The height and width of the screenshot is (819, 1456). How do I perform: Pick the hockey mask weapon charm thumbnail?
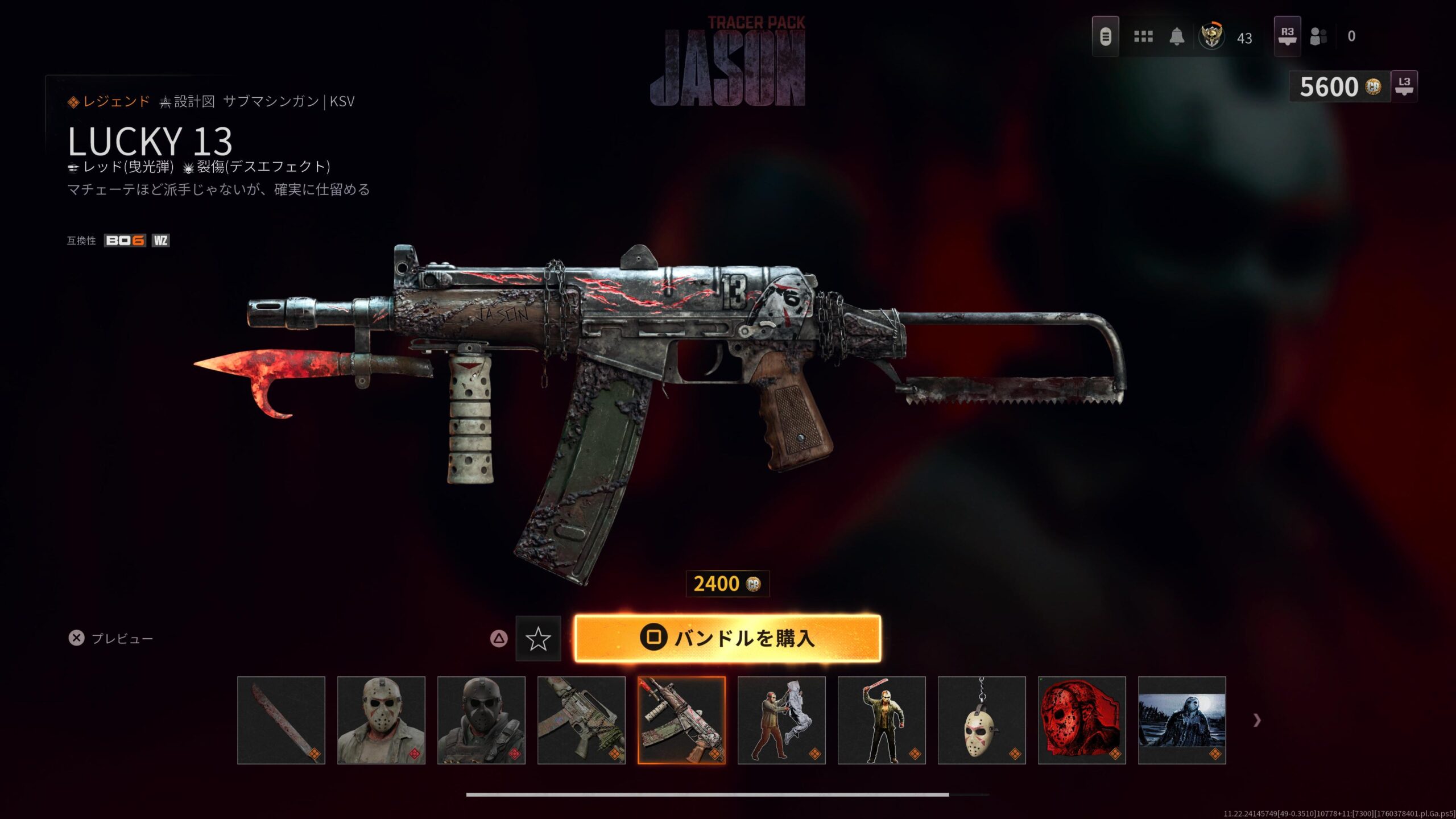coord(982,720)
